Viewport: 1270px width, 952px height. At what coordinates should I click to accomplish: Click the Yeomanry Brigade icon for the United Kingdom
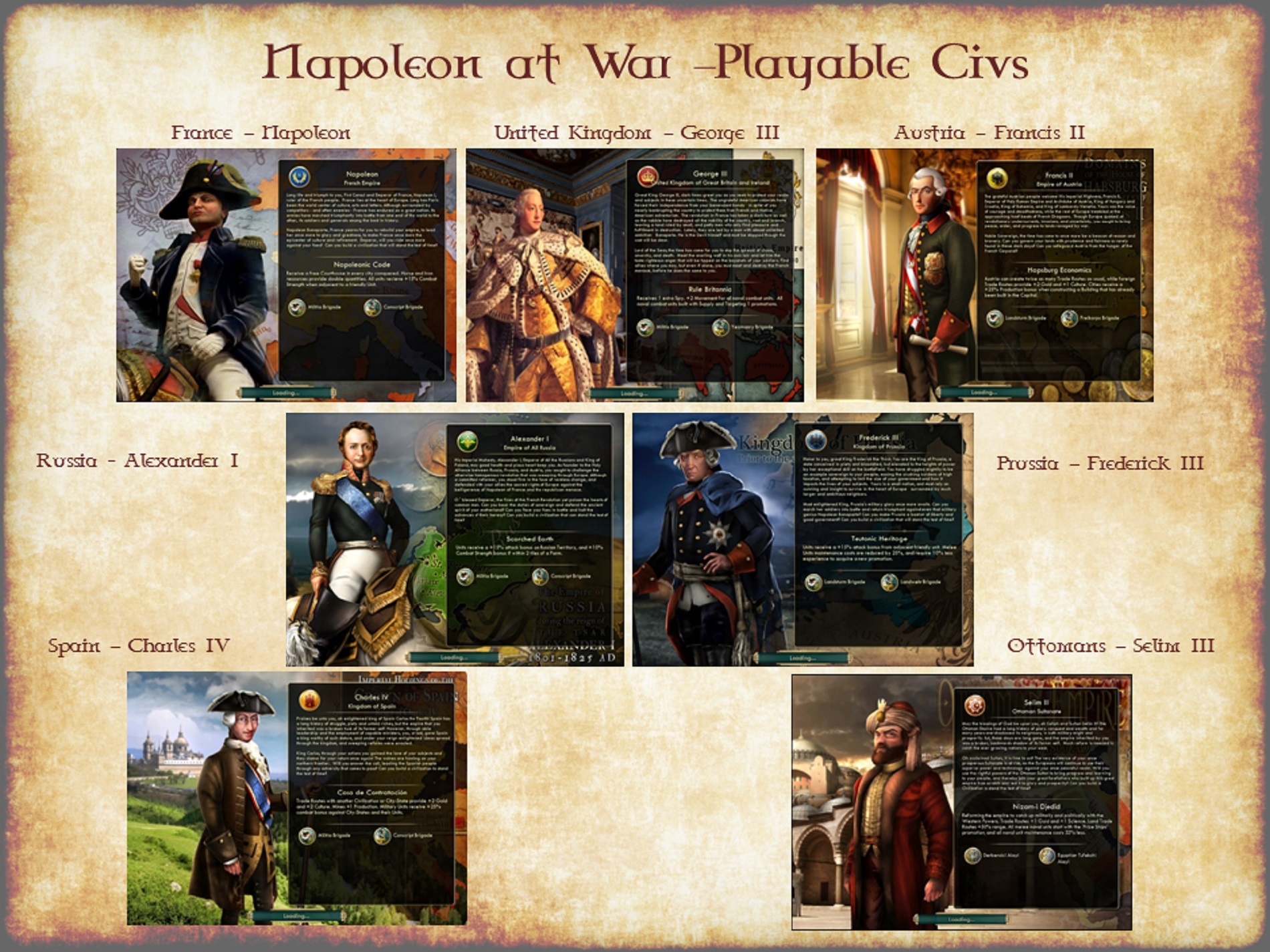[721, 327]
